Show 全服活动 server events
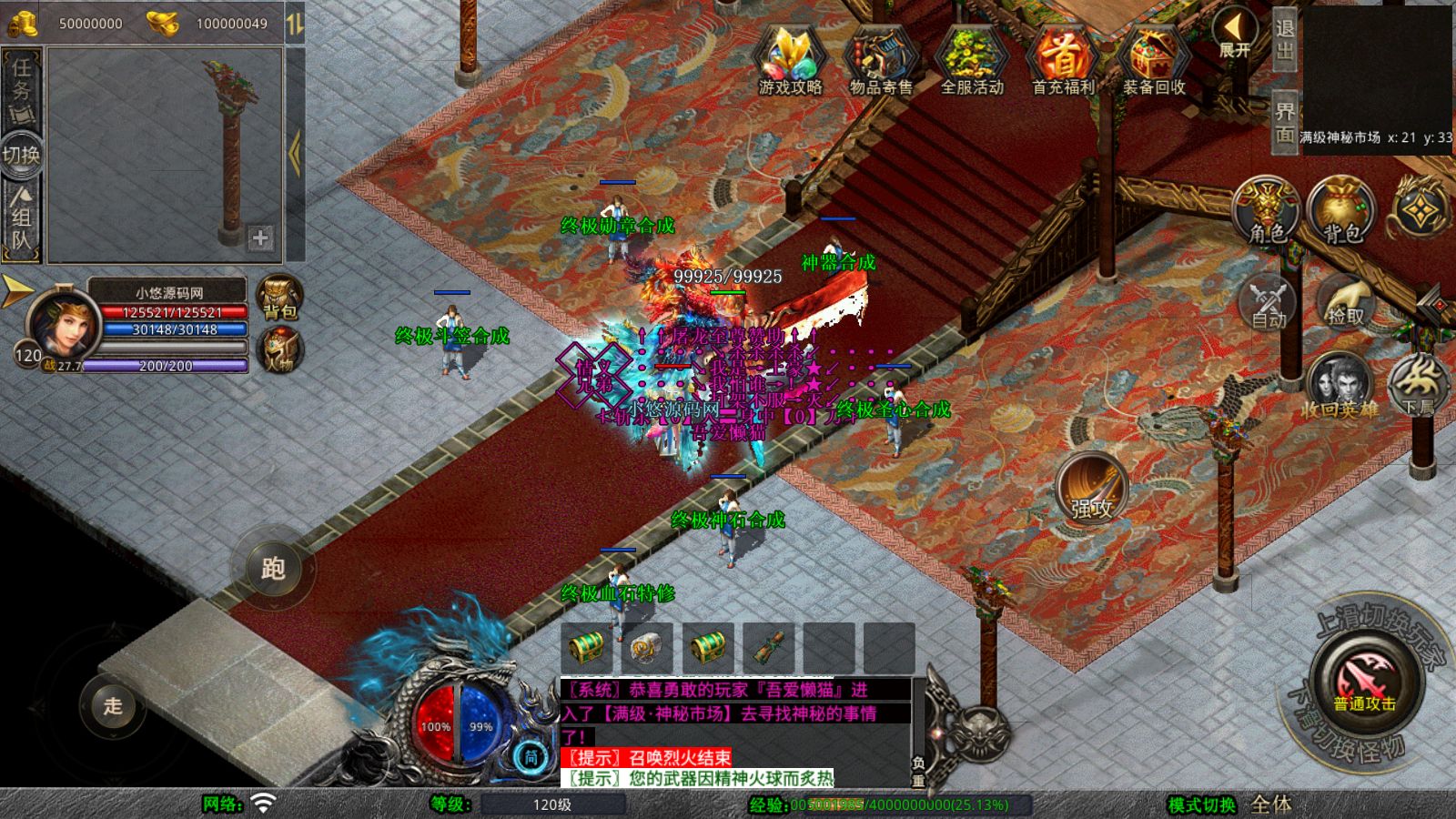1456x819 pixels. [972, 59]
